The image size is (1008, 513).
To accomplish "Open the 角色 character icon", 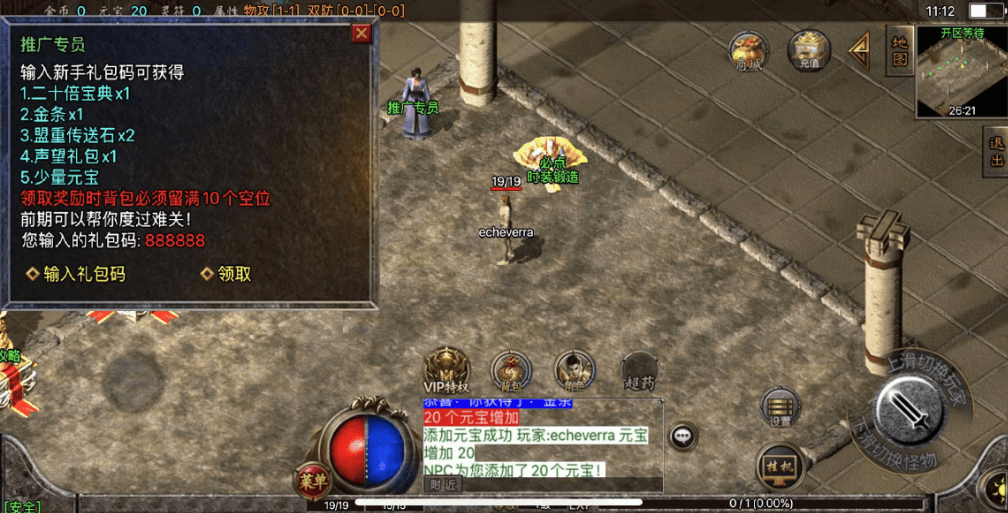I will pos(574,370).
